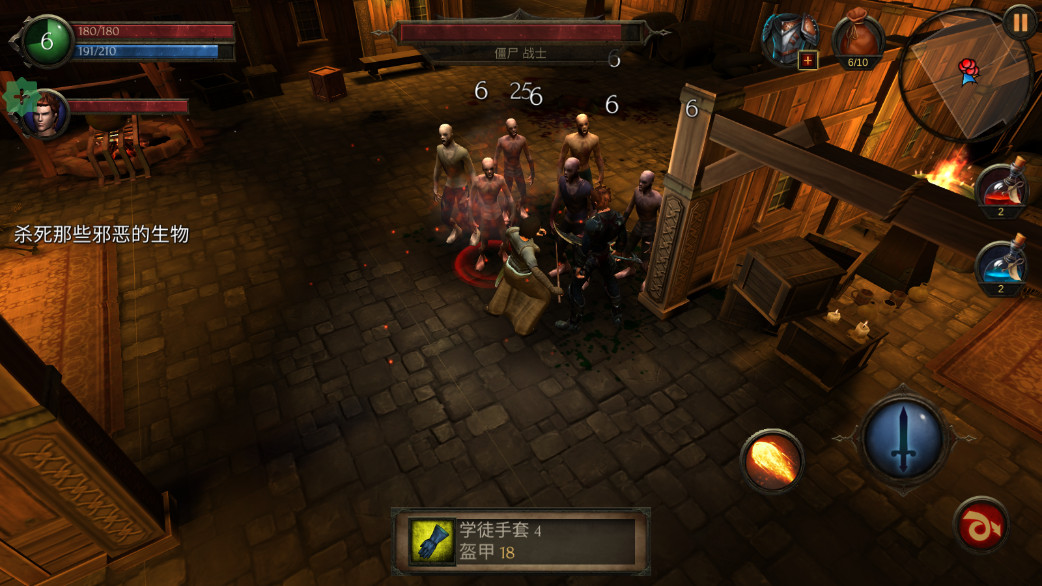This screenshot has height=586, width=1042.
Task: Pause the game with the pause button
Action: coord(1019,22)
